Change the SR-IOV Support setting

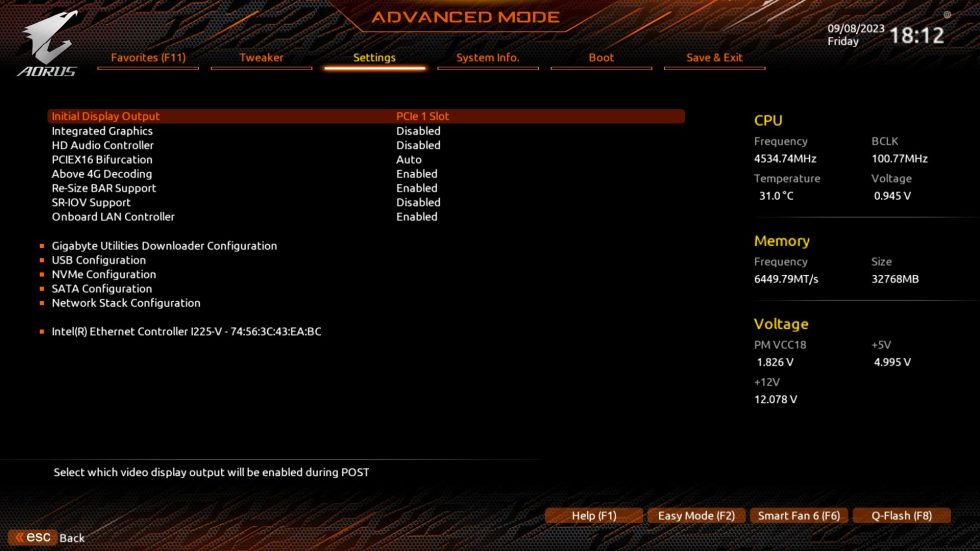(91, 202)
